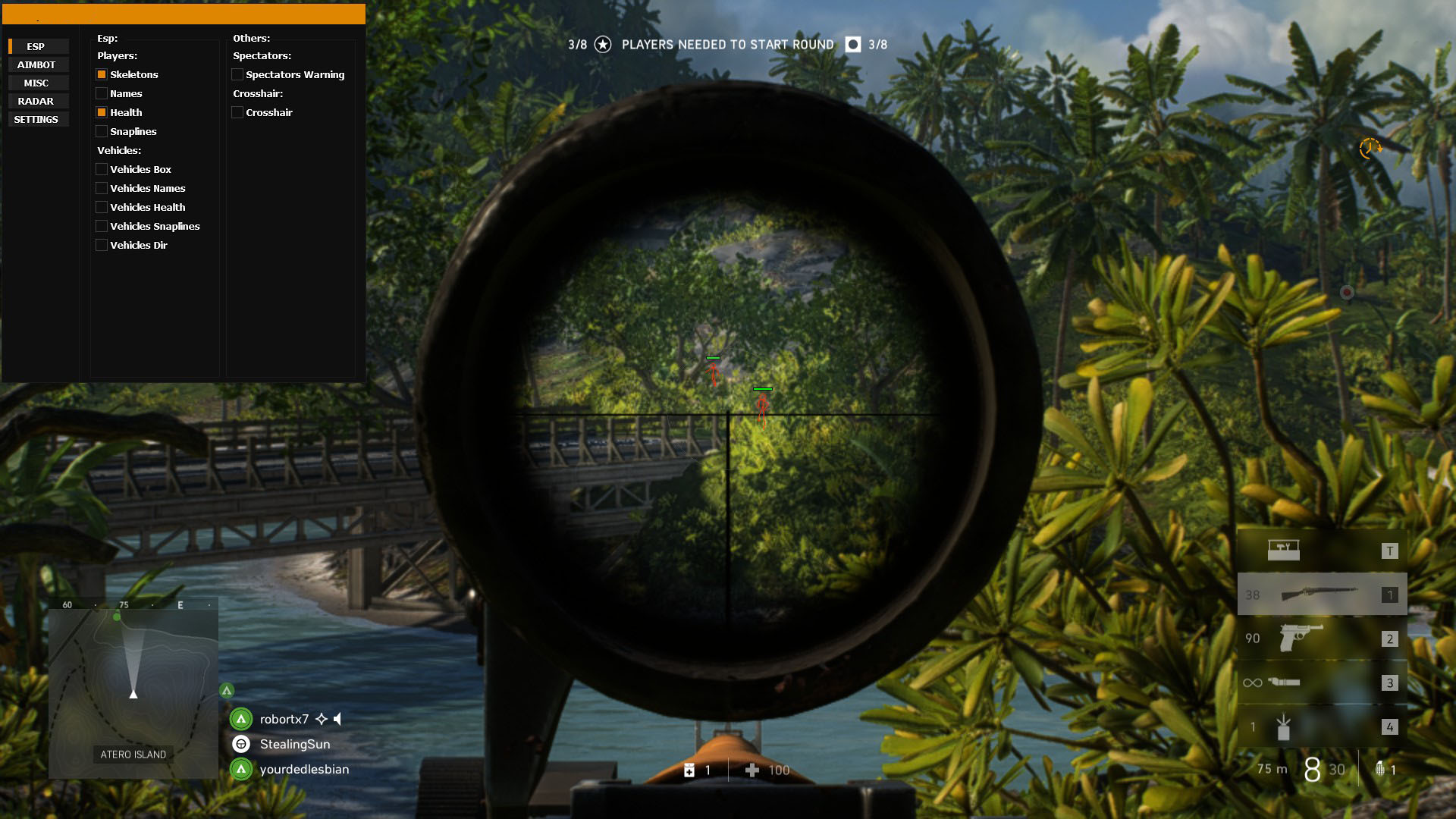
Task: Select squad member robortx7
Action: click(284, 719)
